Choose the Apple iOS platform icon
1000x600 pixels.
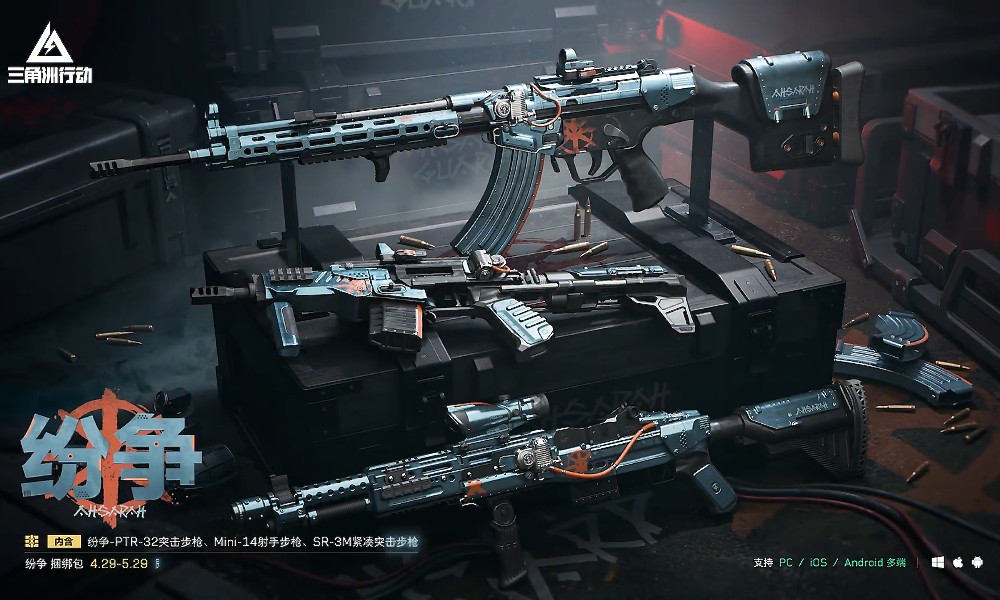957,563
